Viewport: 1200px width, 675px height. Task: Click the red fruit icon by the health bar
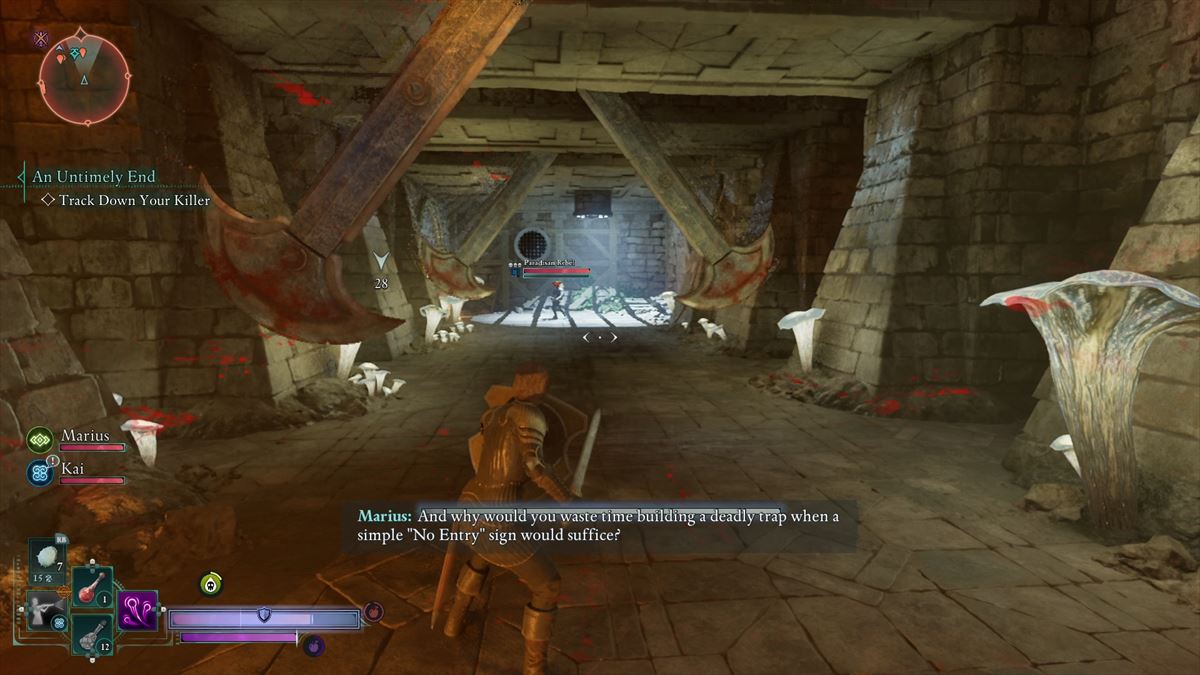click(x=372, y=610)
